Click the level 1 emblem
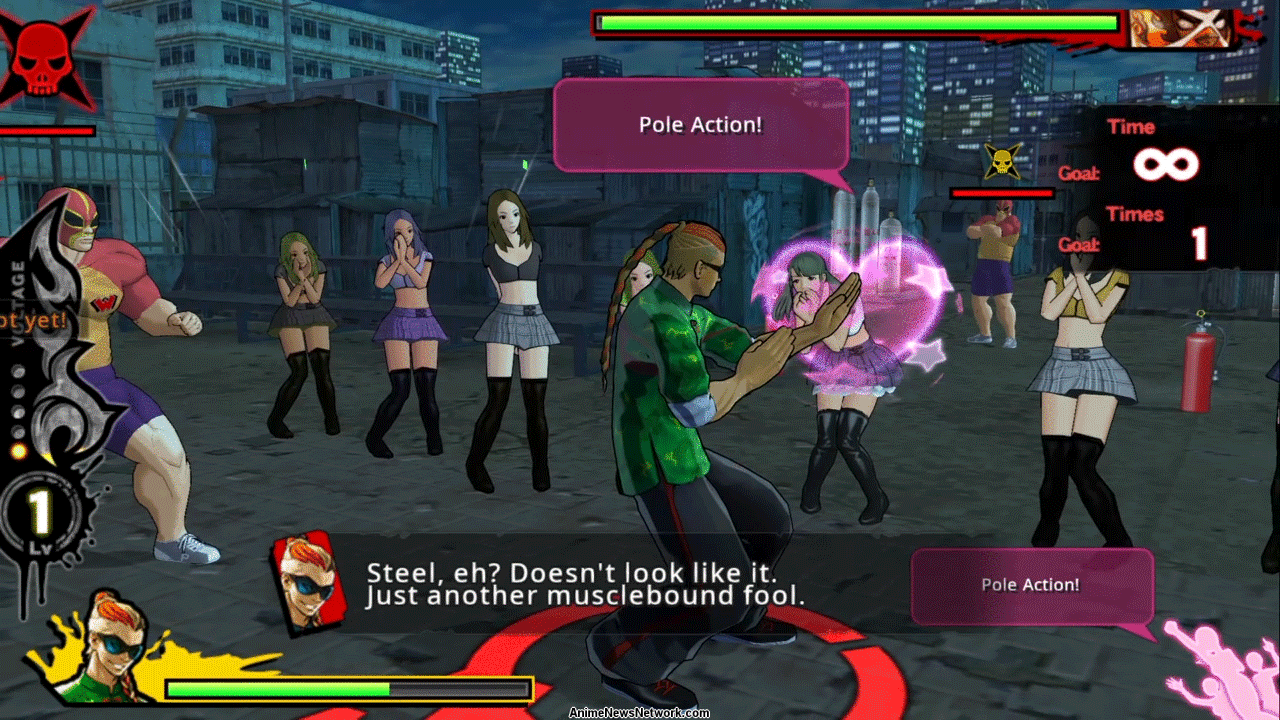 41,514
